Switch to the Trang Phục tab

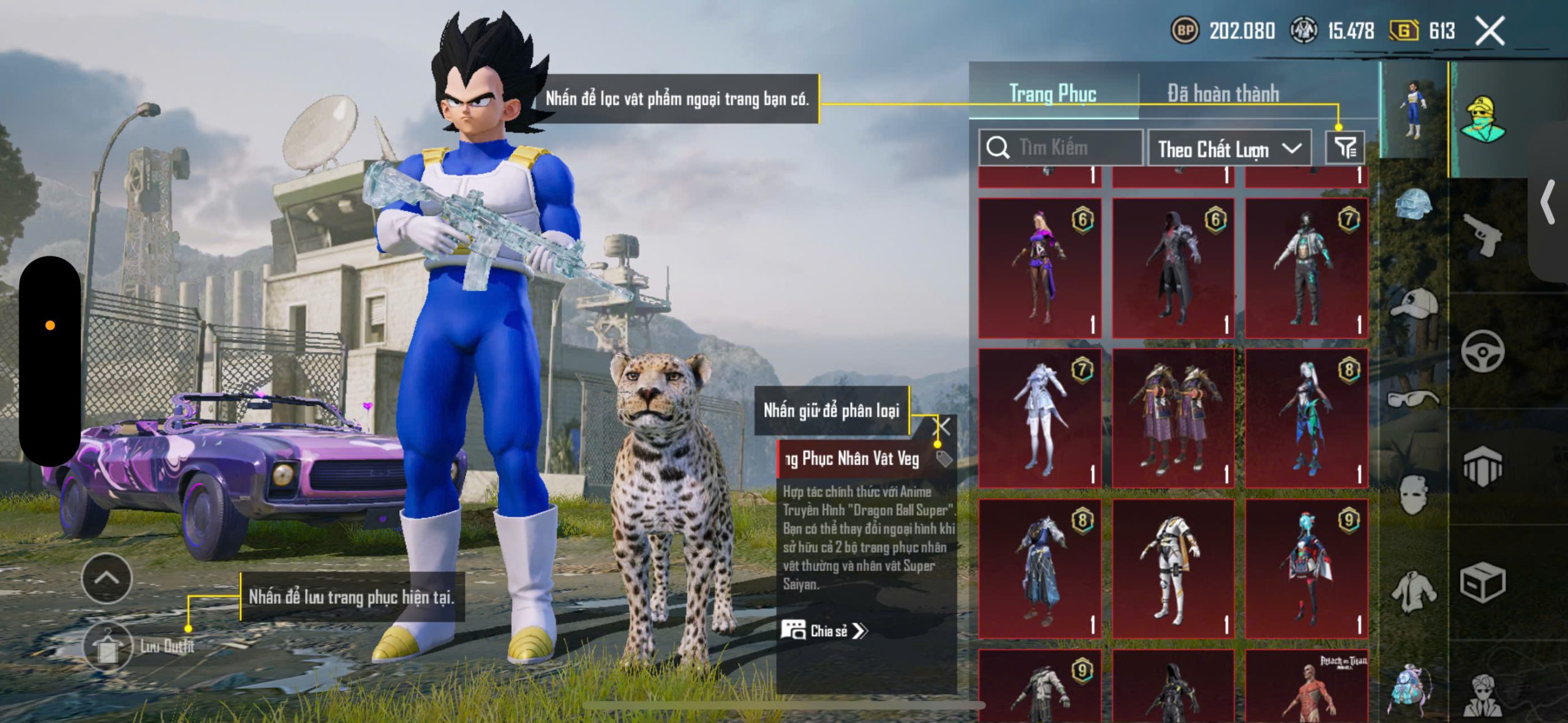point(1052,94)
